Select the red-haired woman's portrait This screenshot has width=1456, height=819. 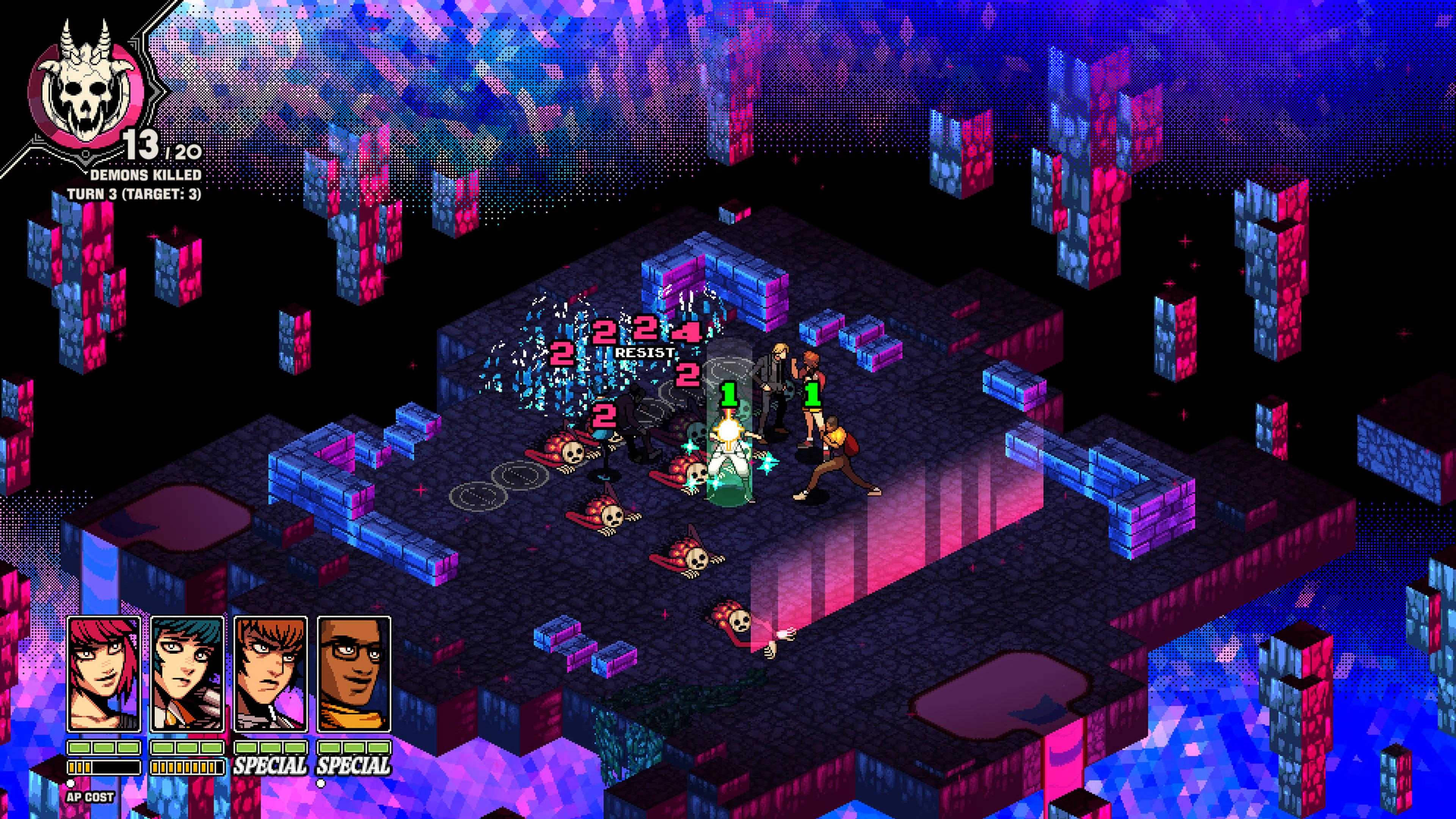(104, 674)
